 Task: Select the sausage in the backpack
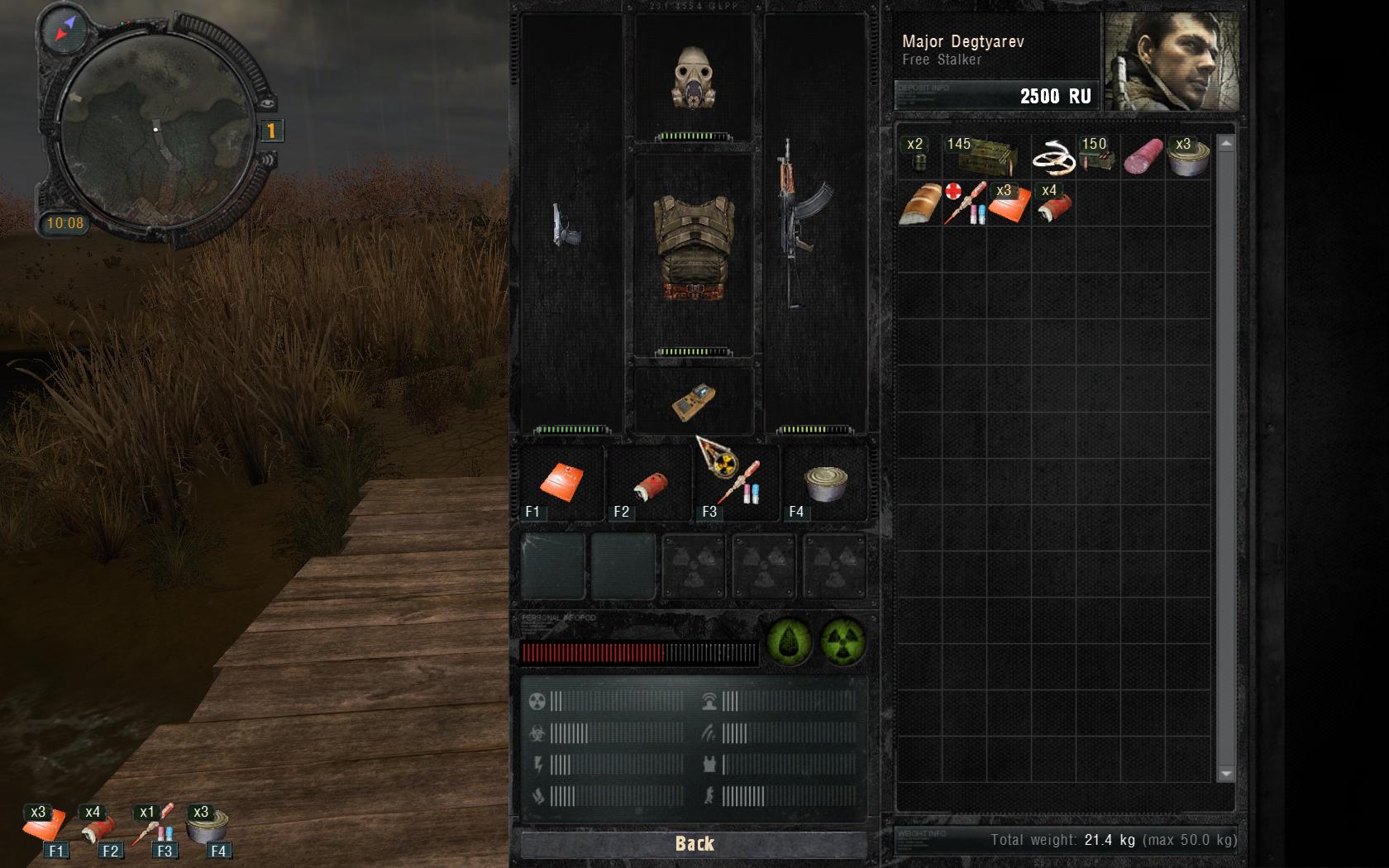(1143, 155)
